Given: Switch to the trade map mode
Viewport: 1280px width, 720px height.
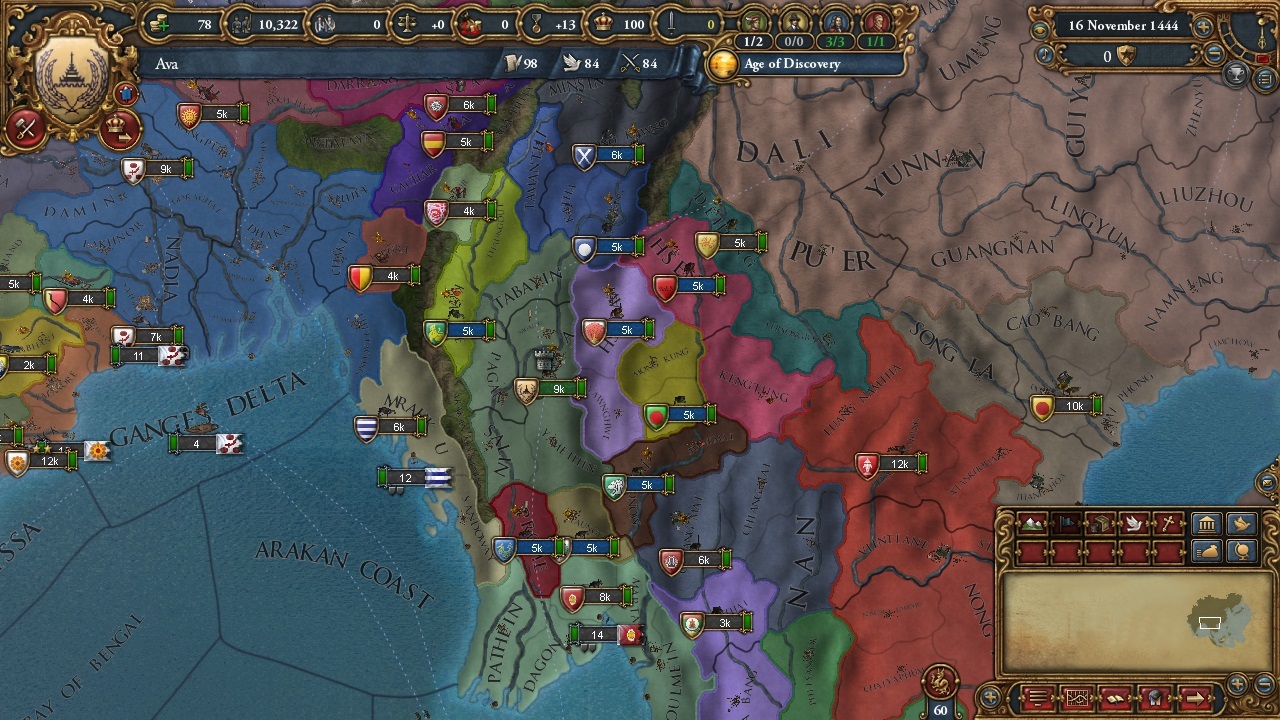Looking at the screenshot, I should pos(1100,524).
